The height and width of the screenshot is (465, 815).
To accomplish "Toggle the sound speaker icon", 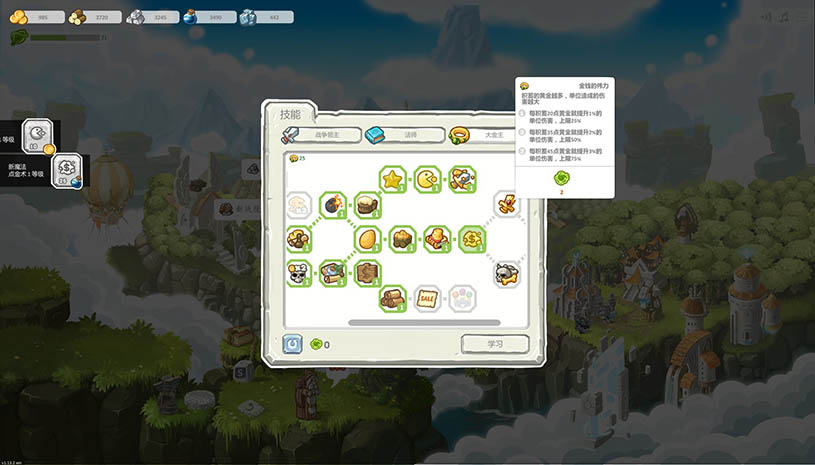I will coord(767,17).
